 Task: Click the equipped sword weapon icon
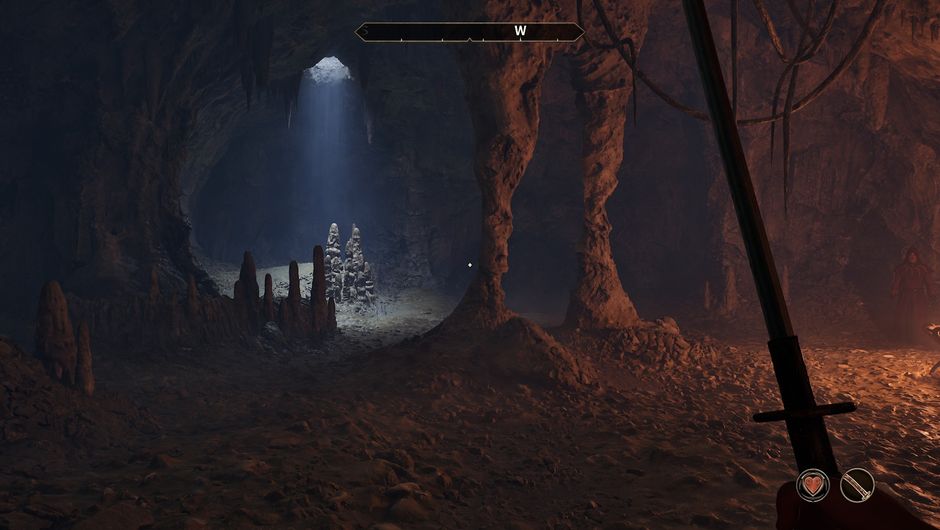coord(857,486)
